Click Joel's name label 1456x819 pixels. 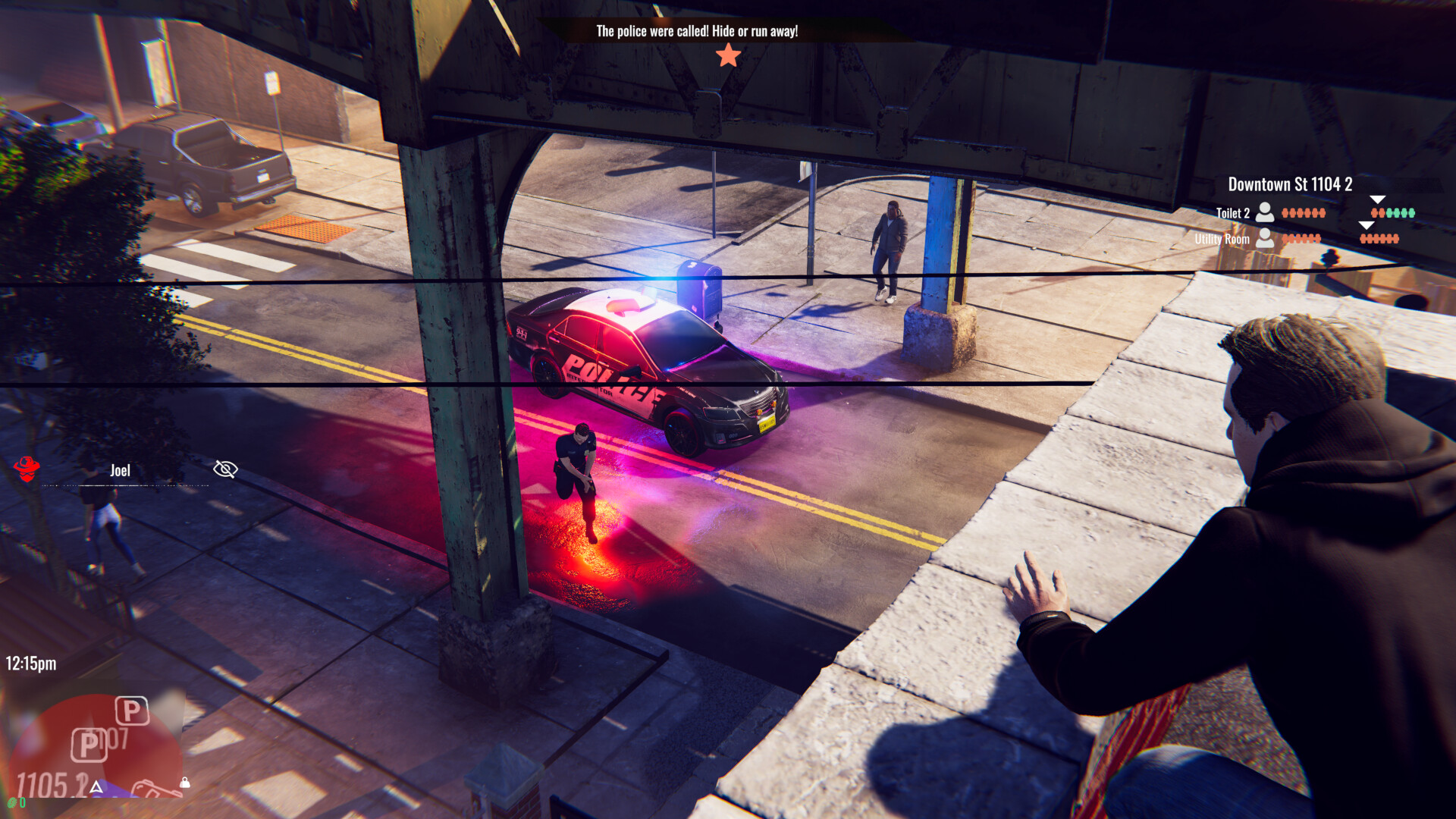click(121, 470)
